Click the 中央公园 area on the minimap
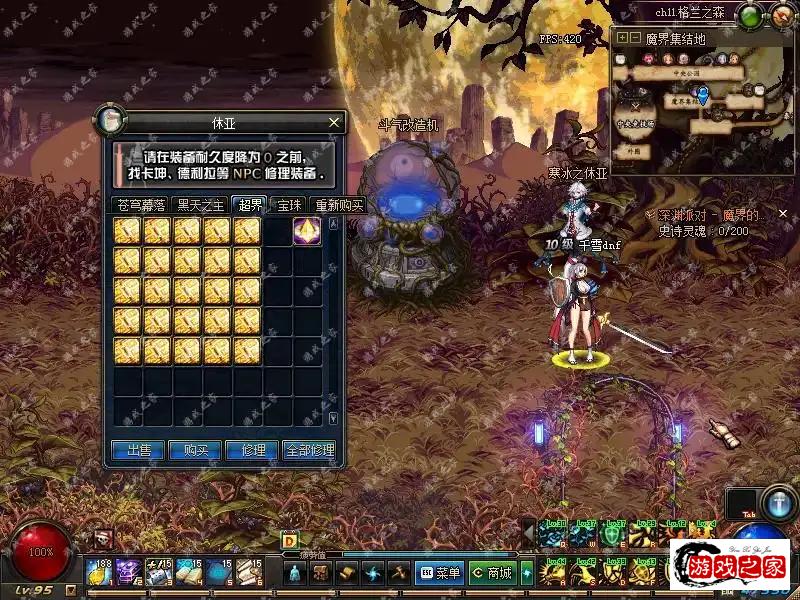The width and height of the screenshot is (800, 600). 686,71
